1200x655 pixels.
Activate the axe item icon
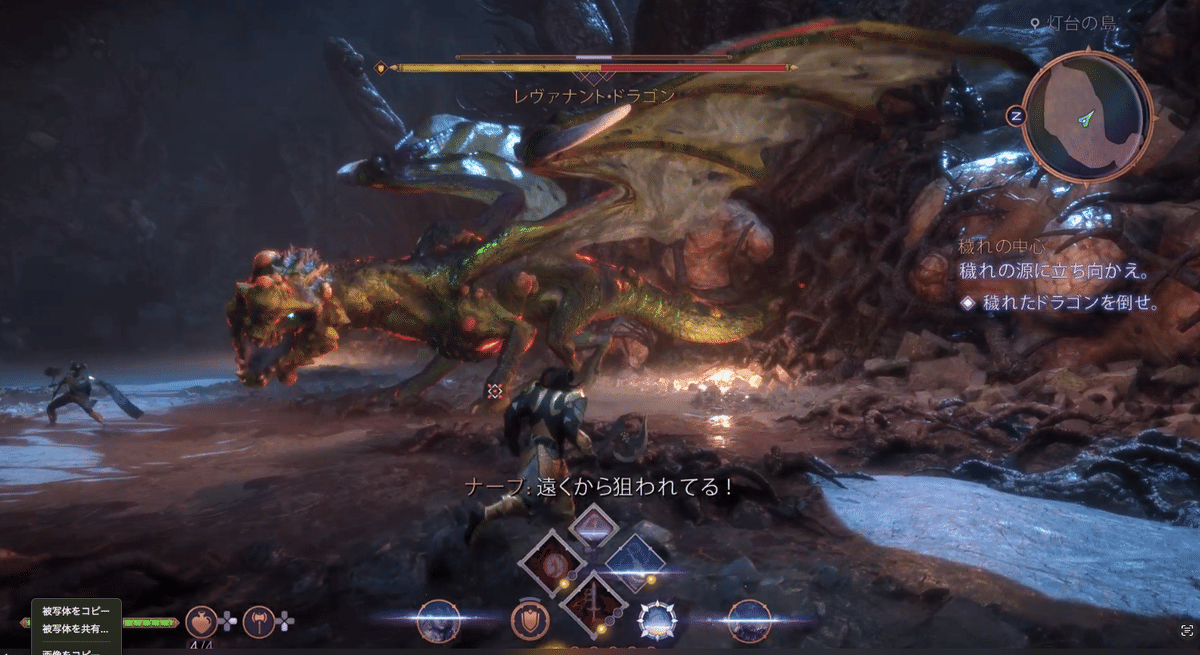click(258, 621)
